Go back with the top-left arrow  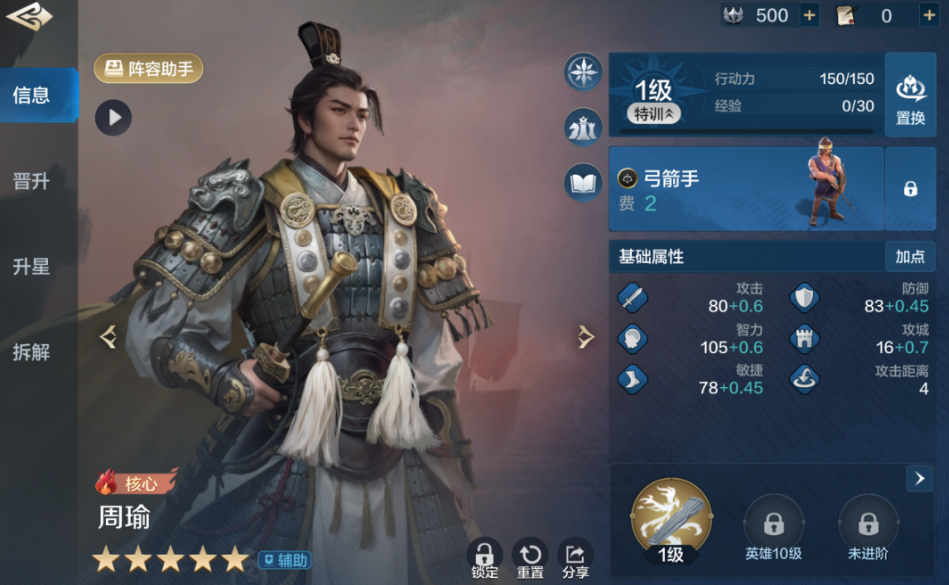pos(29,17)
